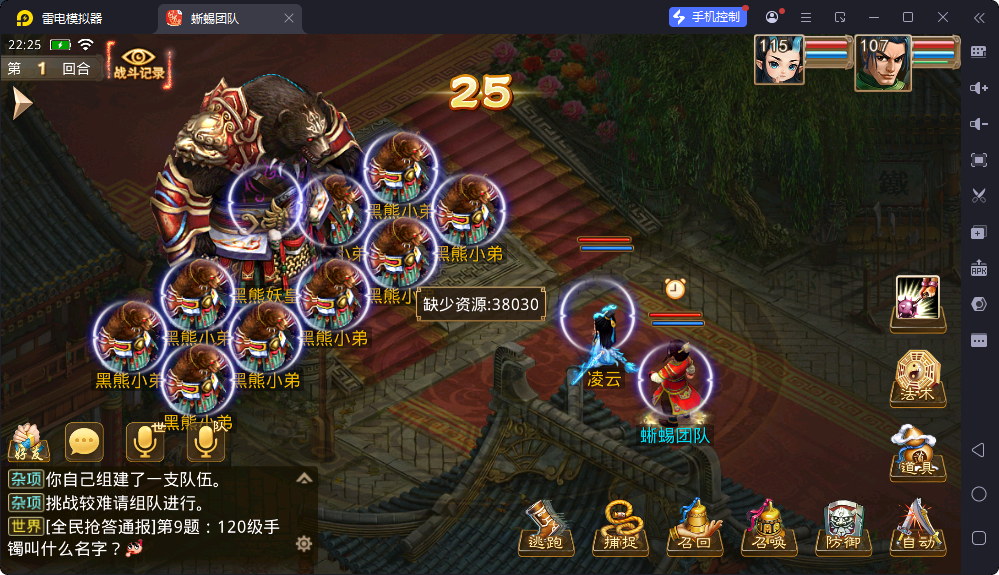Tap the world channel microphone button

tap(145, 442)
